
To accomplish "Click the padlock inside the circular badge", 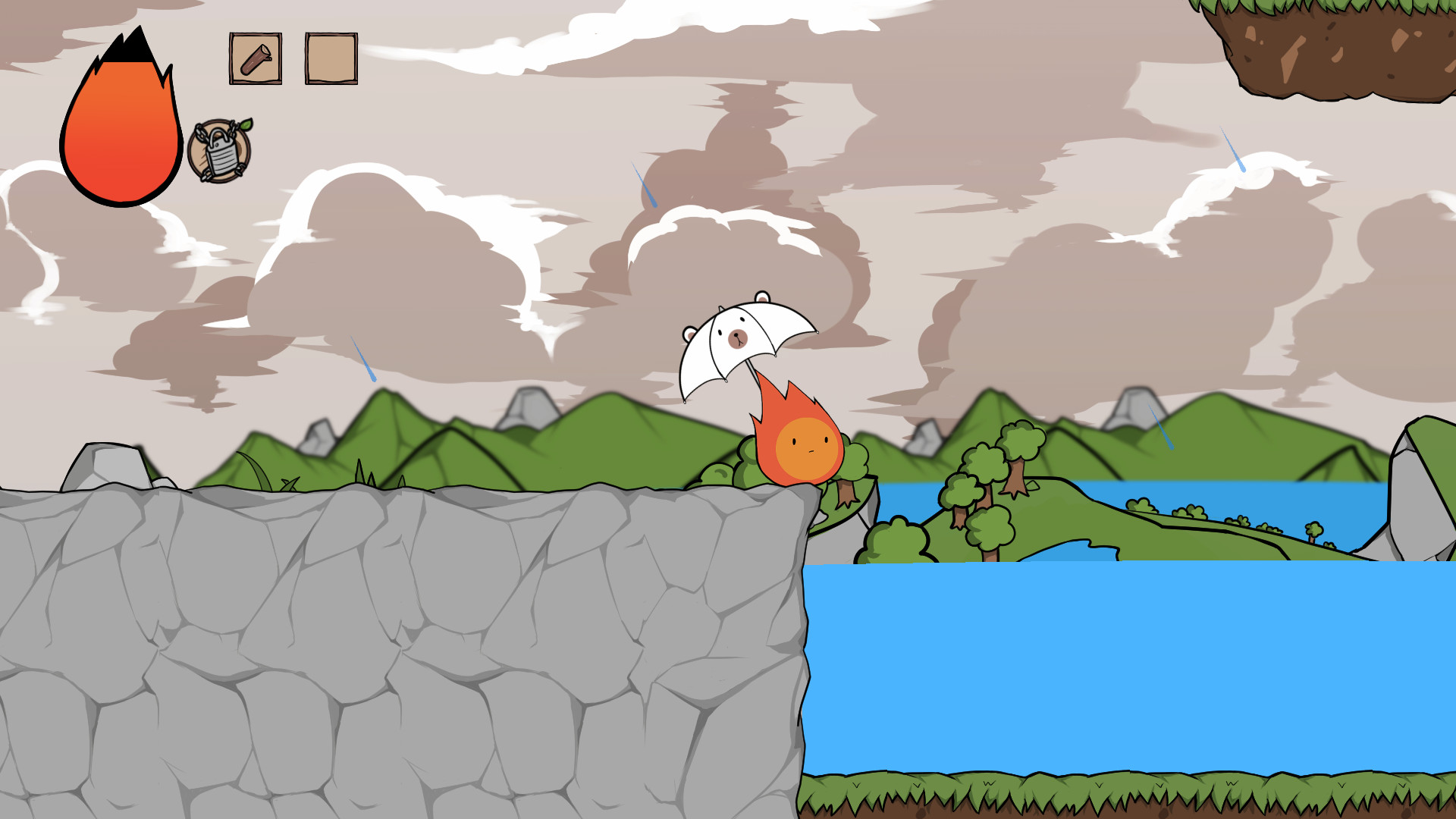I will click(220, 152).
